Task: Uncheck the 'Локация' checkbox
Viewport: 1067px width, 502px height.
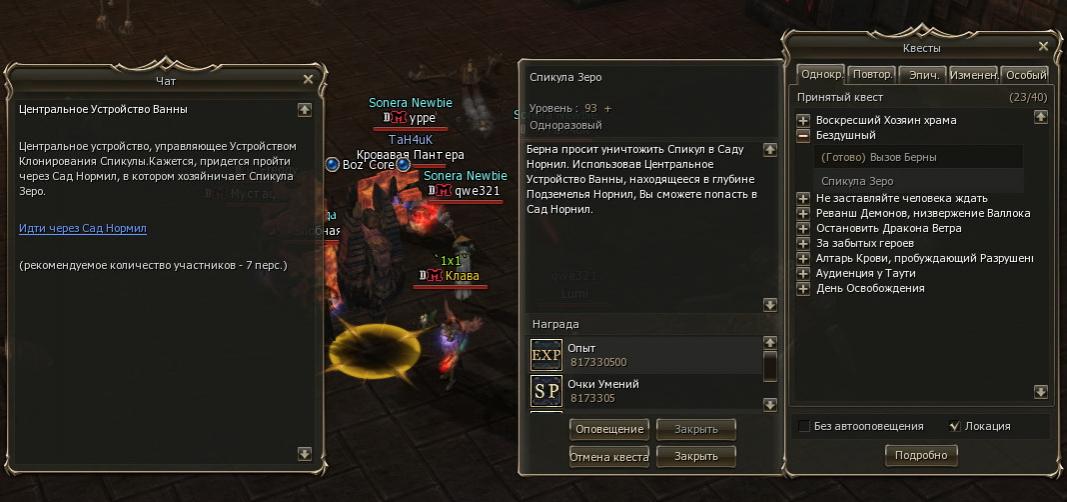Action: 954,426
